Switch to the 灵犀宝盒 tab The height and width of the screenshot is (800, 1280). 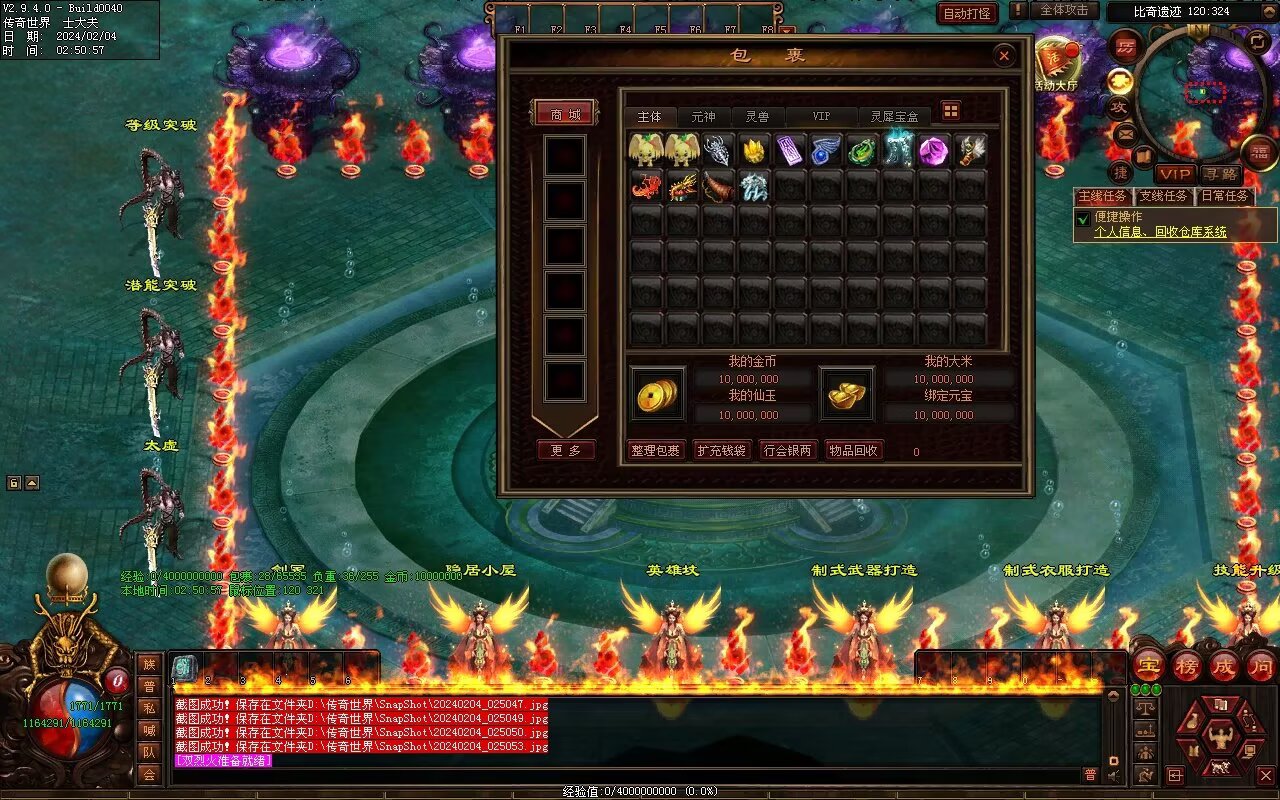click(893, 117)
